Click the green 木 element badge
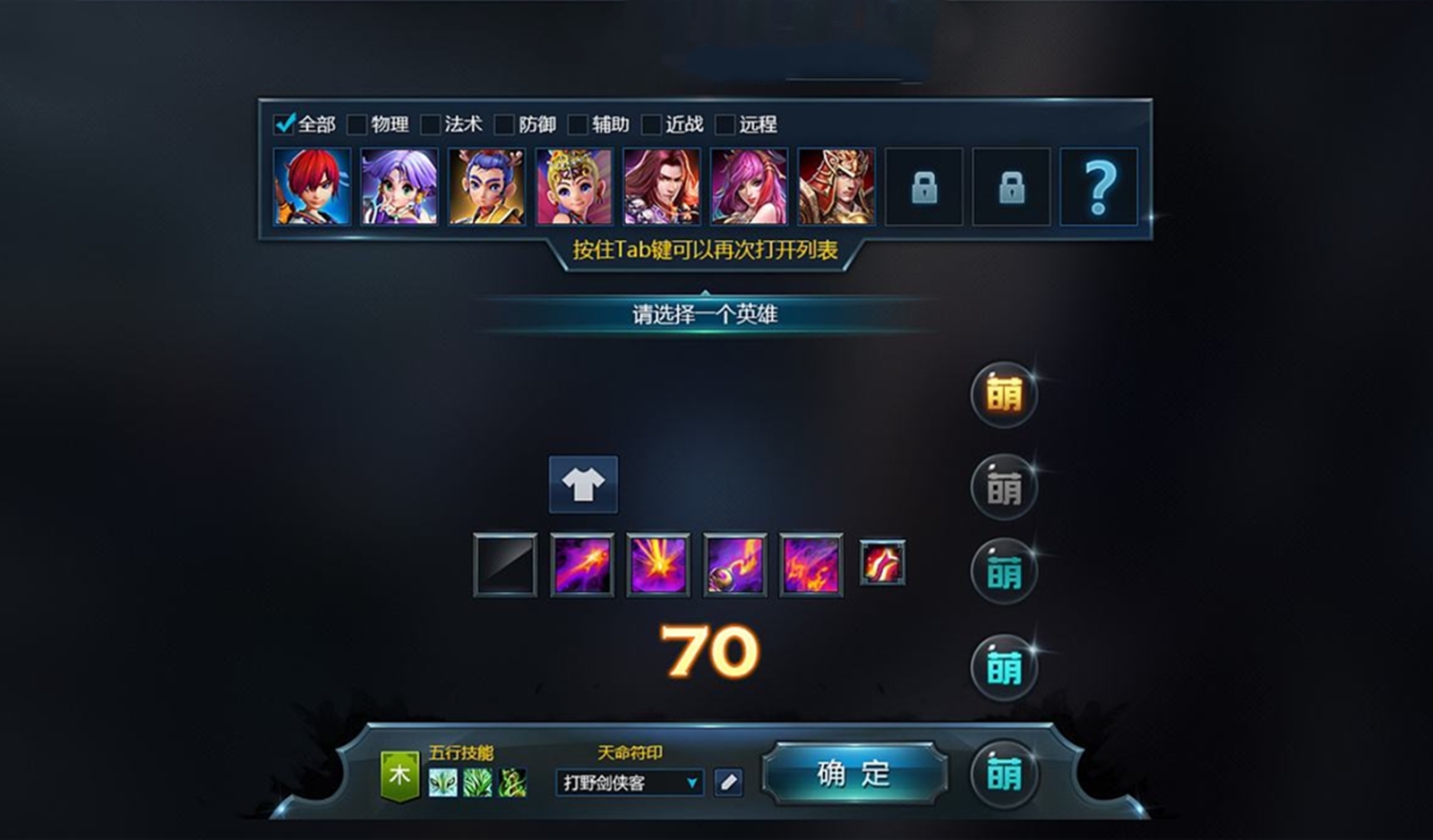The image size is (1433, 840). [399, 776]
